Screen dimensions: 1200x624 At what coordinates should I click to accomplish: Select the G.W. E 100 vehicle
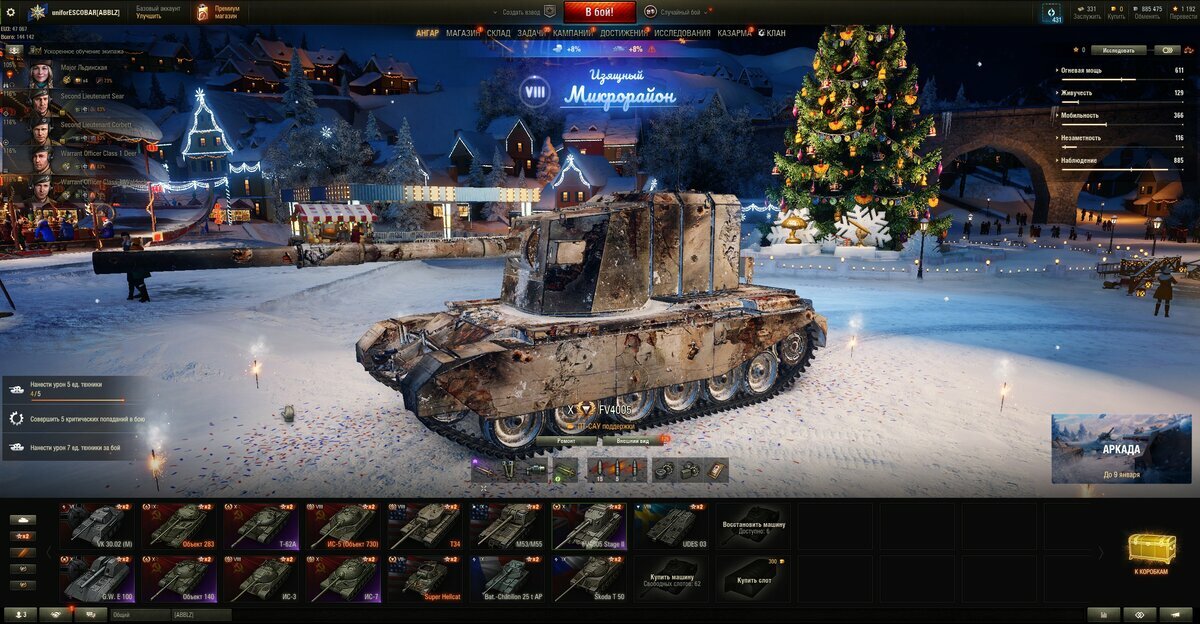pos(97,579)
